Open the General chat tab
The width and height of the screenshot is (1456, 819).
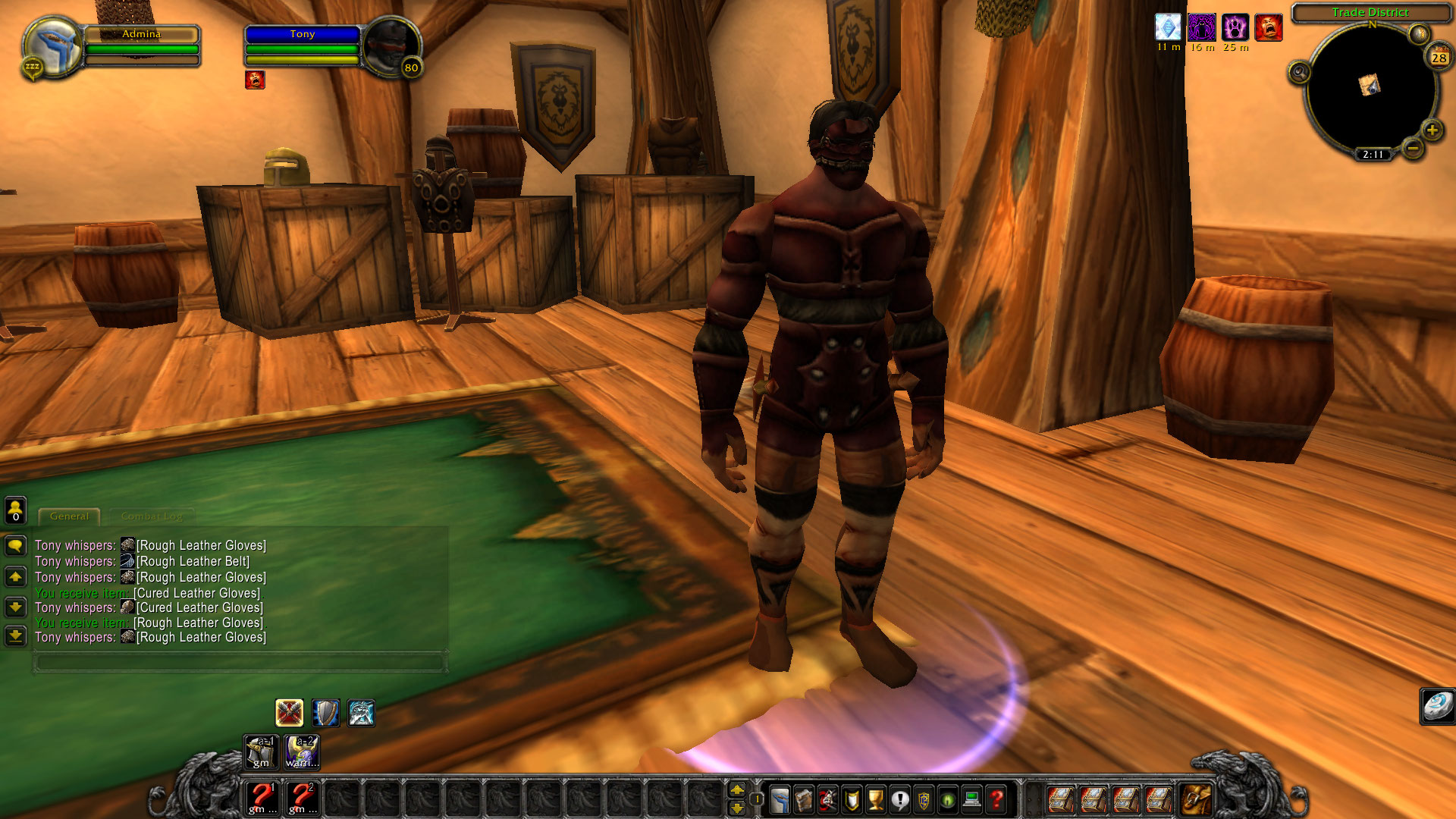(70, 516)
